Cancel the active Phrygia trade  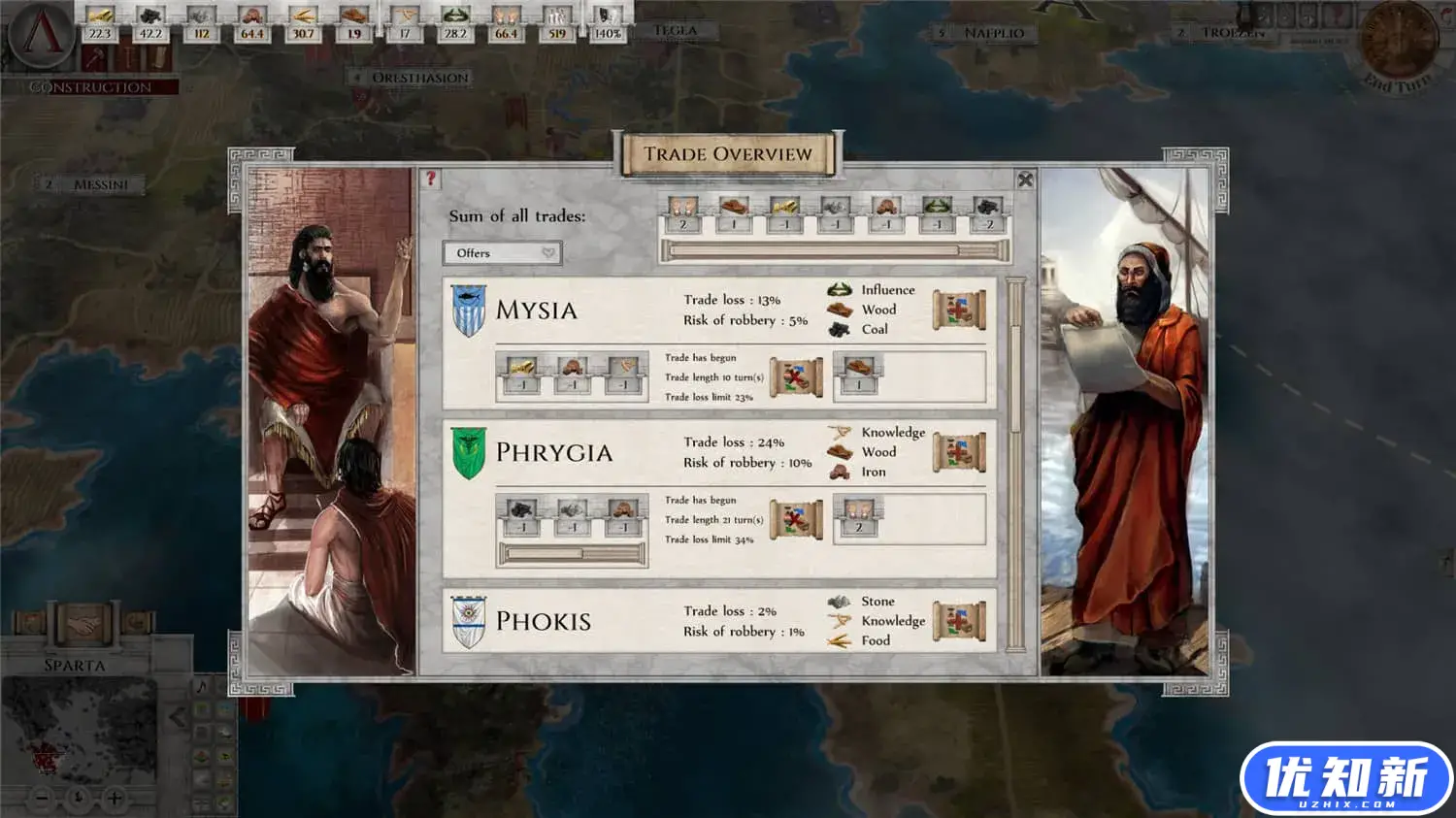coord(796,520)
